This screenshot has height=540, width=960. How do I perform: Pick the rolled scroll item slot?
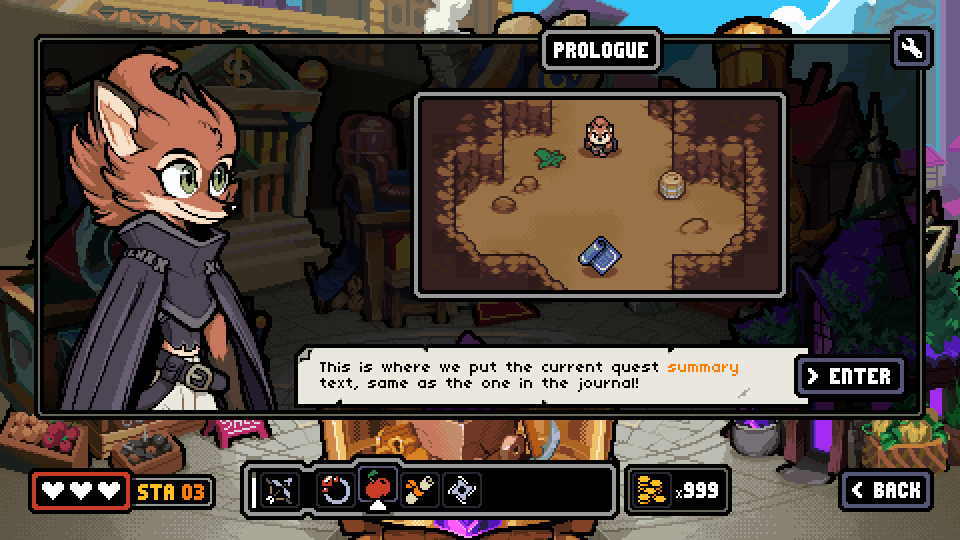point(420,489)
